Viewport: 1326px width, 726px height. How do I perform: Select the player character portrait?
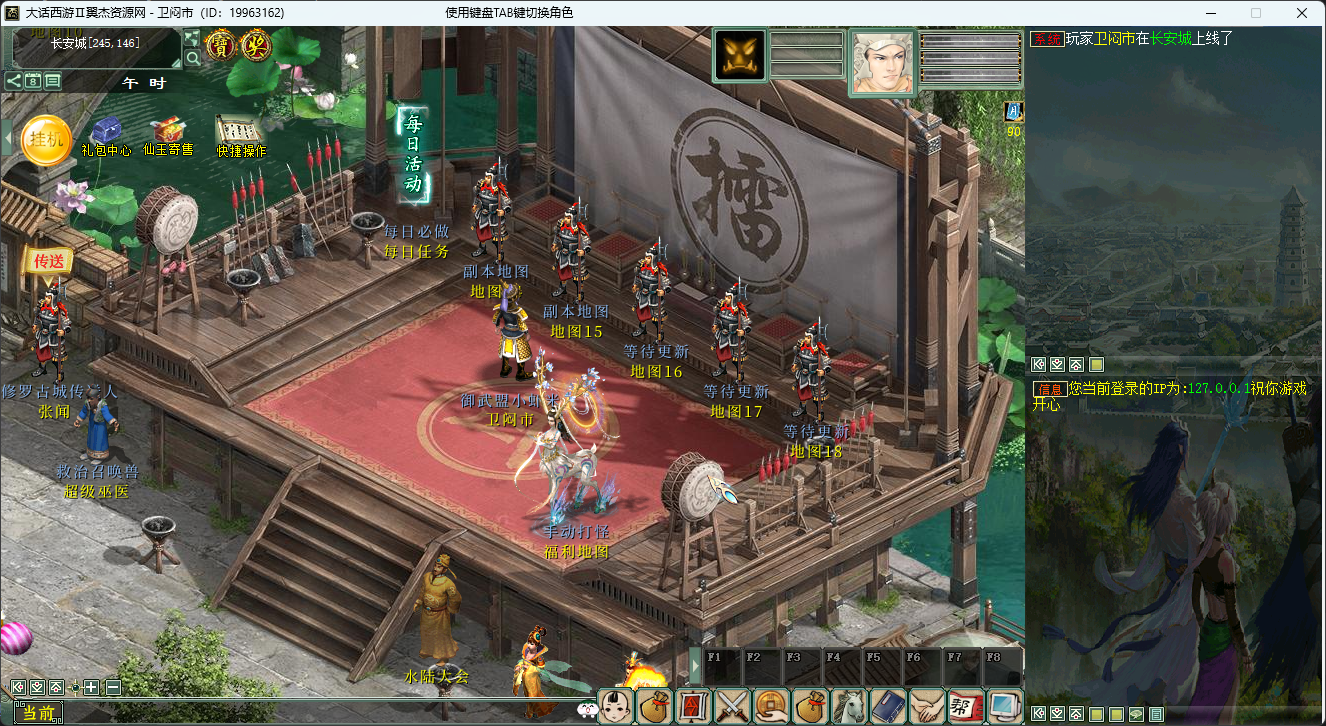click(x=882, y=62)
